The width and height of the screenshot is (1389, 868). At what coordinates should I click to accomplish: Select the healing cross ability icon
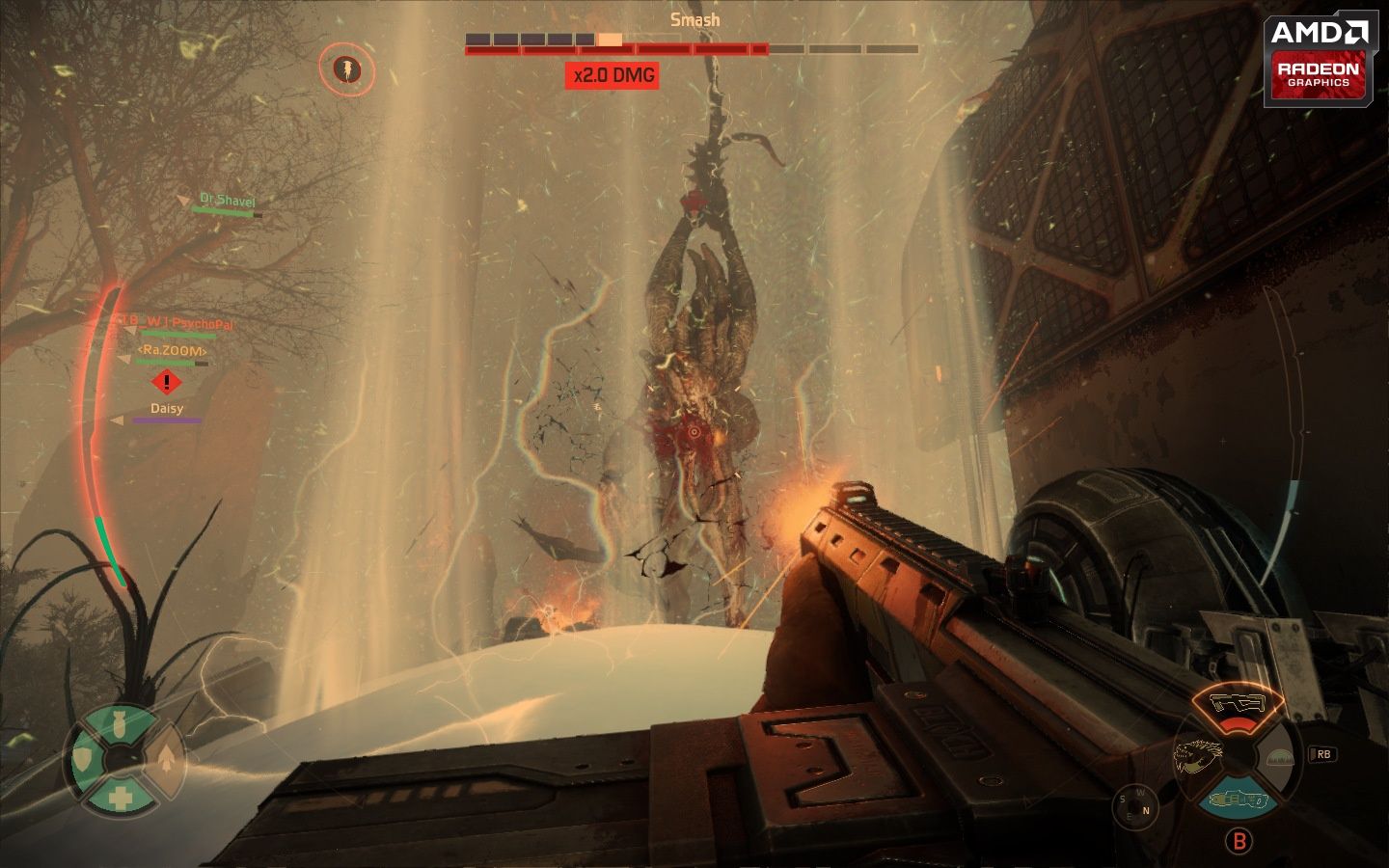[x=120, y=798]
